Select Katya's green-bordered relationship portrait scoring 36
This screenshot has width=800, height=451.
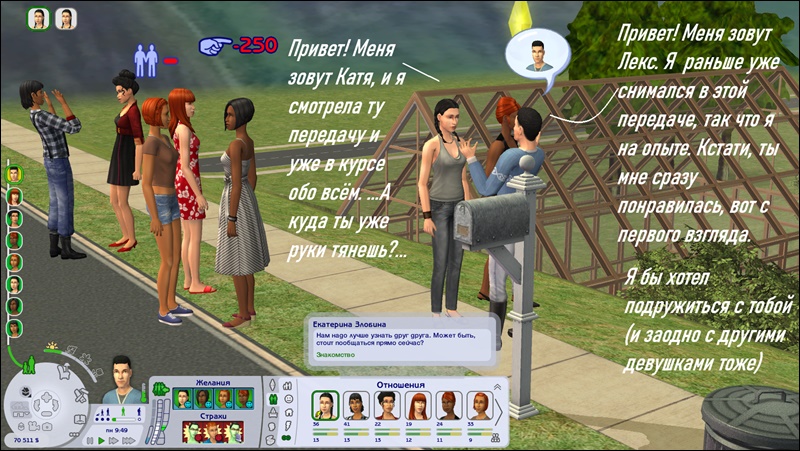pyautogui.click(x=324, y=403)
